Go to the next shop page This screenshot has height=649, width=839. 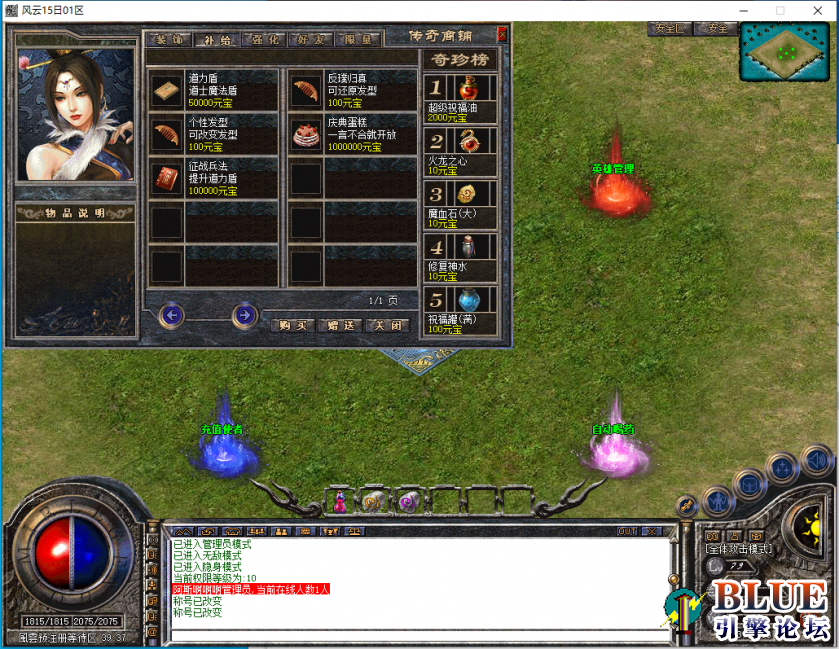pyautogui.click(x=244, y=316)
